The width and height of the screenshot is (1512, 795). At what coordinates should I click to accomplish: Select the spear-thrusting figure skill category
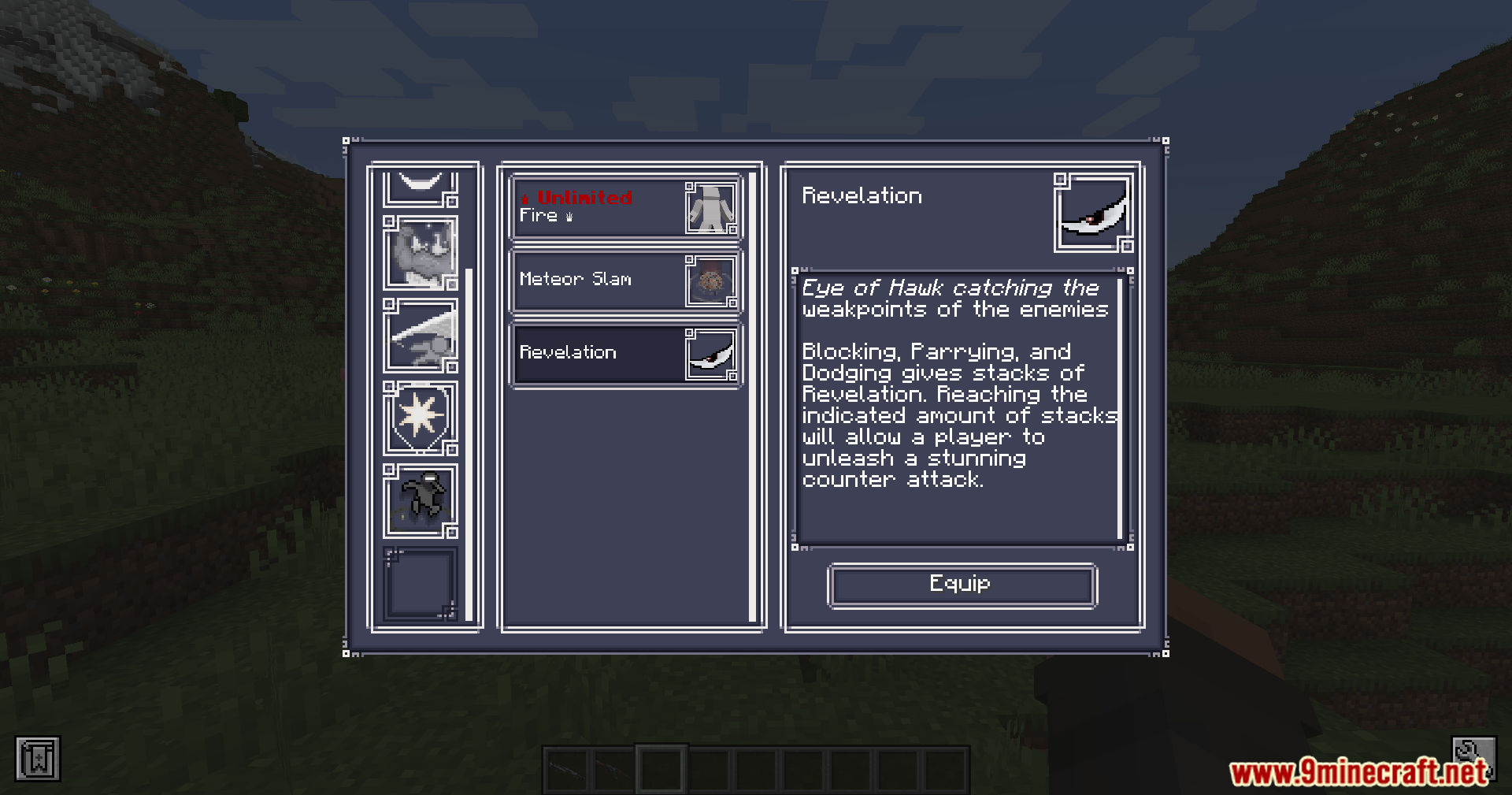point(421,335)
